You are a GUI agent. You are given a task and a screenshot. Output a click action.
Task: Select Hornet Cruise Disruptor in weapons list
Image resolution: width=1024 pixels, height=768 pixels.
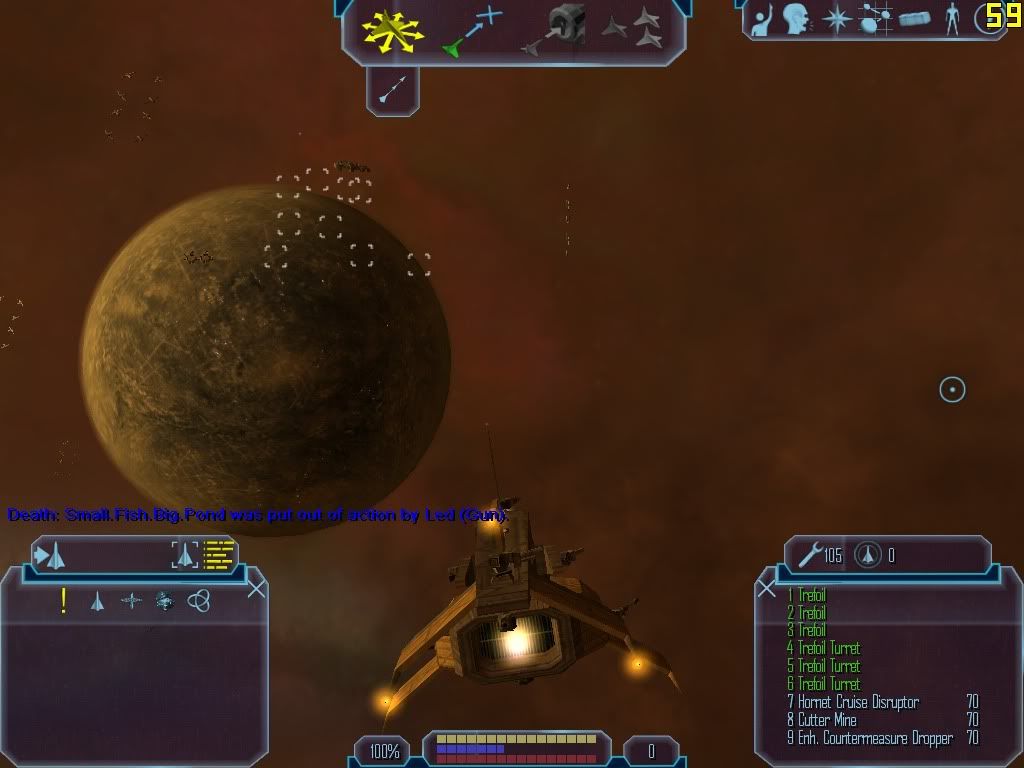(x=858, y=702)
